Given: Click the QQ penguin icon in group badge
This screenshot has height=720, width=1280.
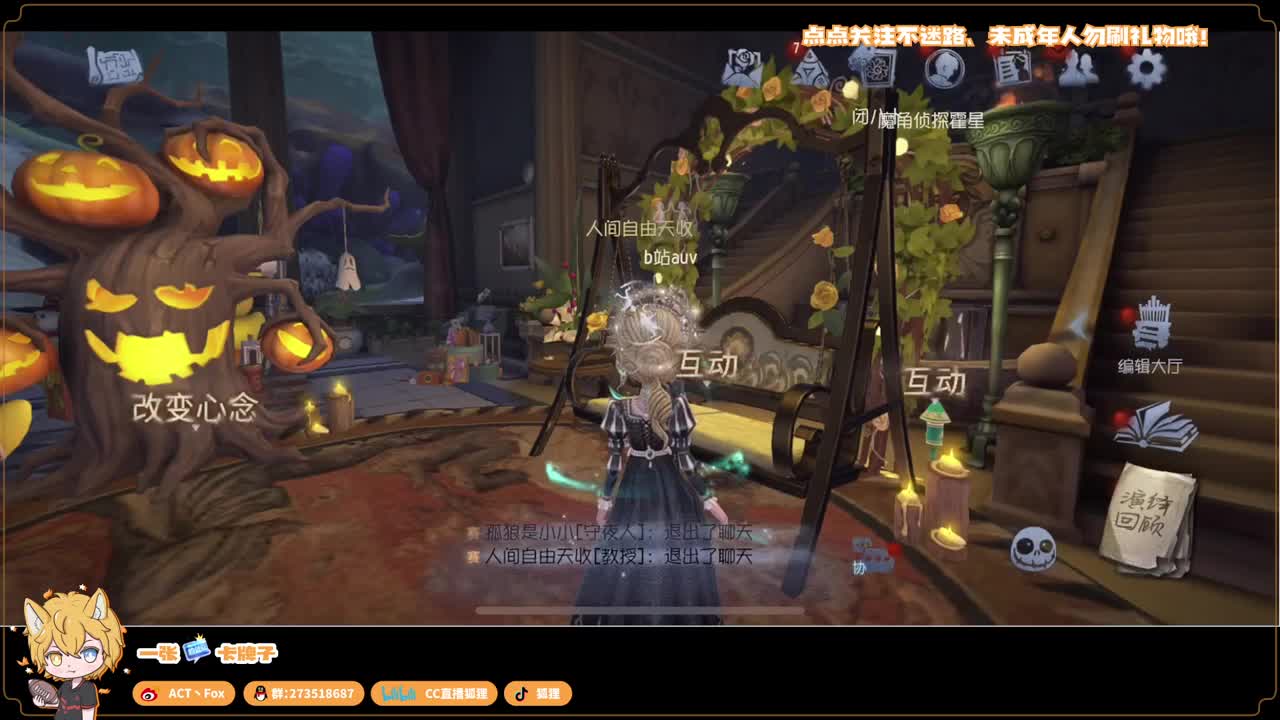Looking at the screenshot, I should pyautogui.click(x=259, y=693).
